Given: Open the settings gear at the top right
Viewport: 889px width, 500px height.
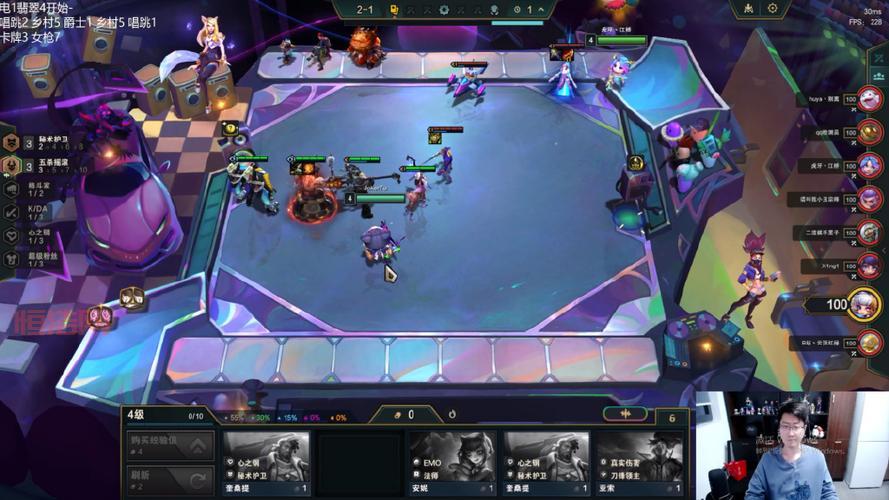Looking at the screenshot, I should tap(772, 9).
